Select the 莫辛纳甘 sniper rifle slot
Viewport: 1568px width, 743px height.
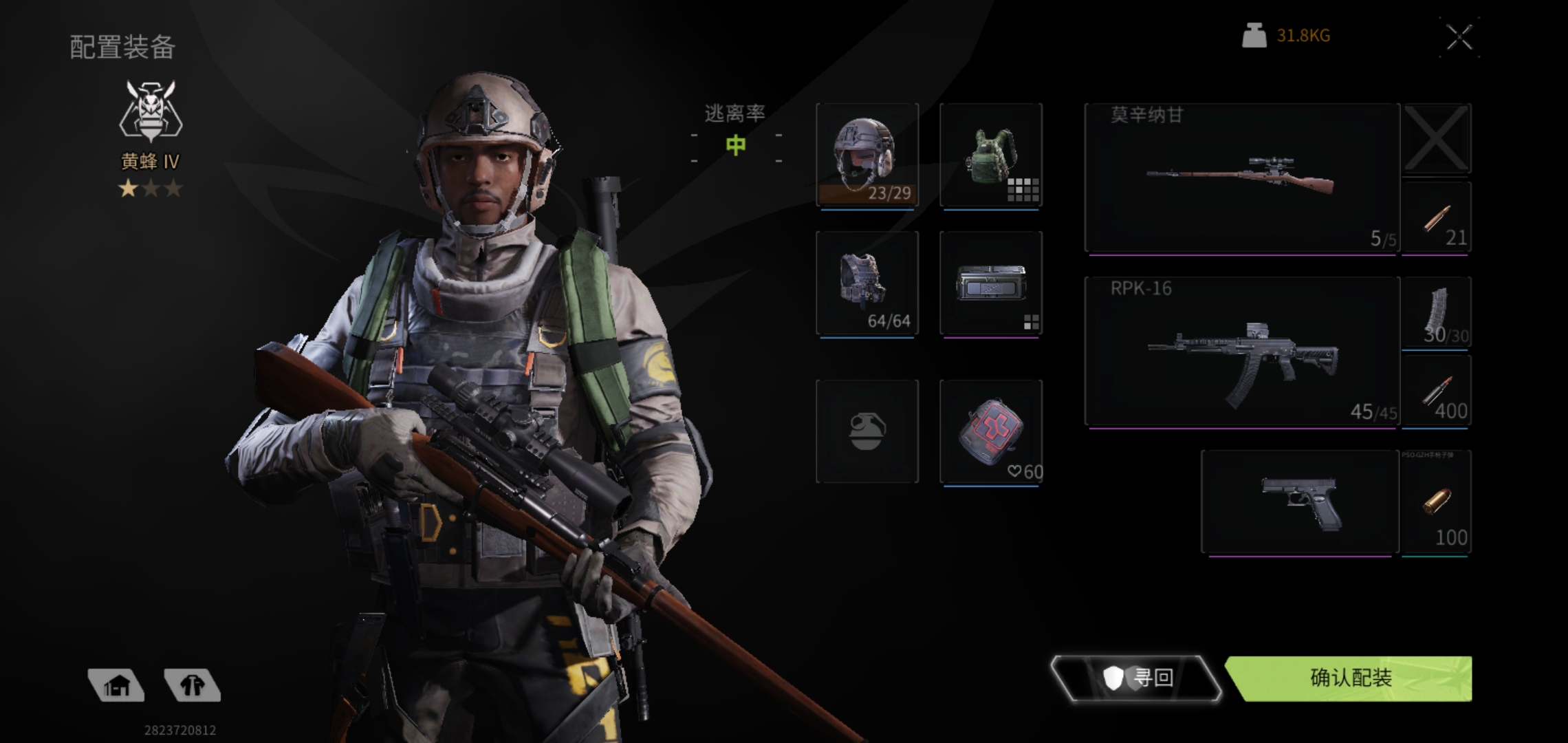pos(1241,177)
